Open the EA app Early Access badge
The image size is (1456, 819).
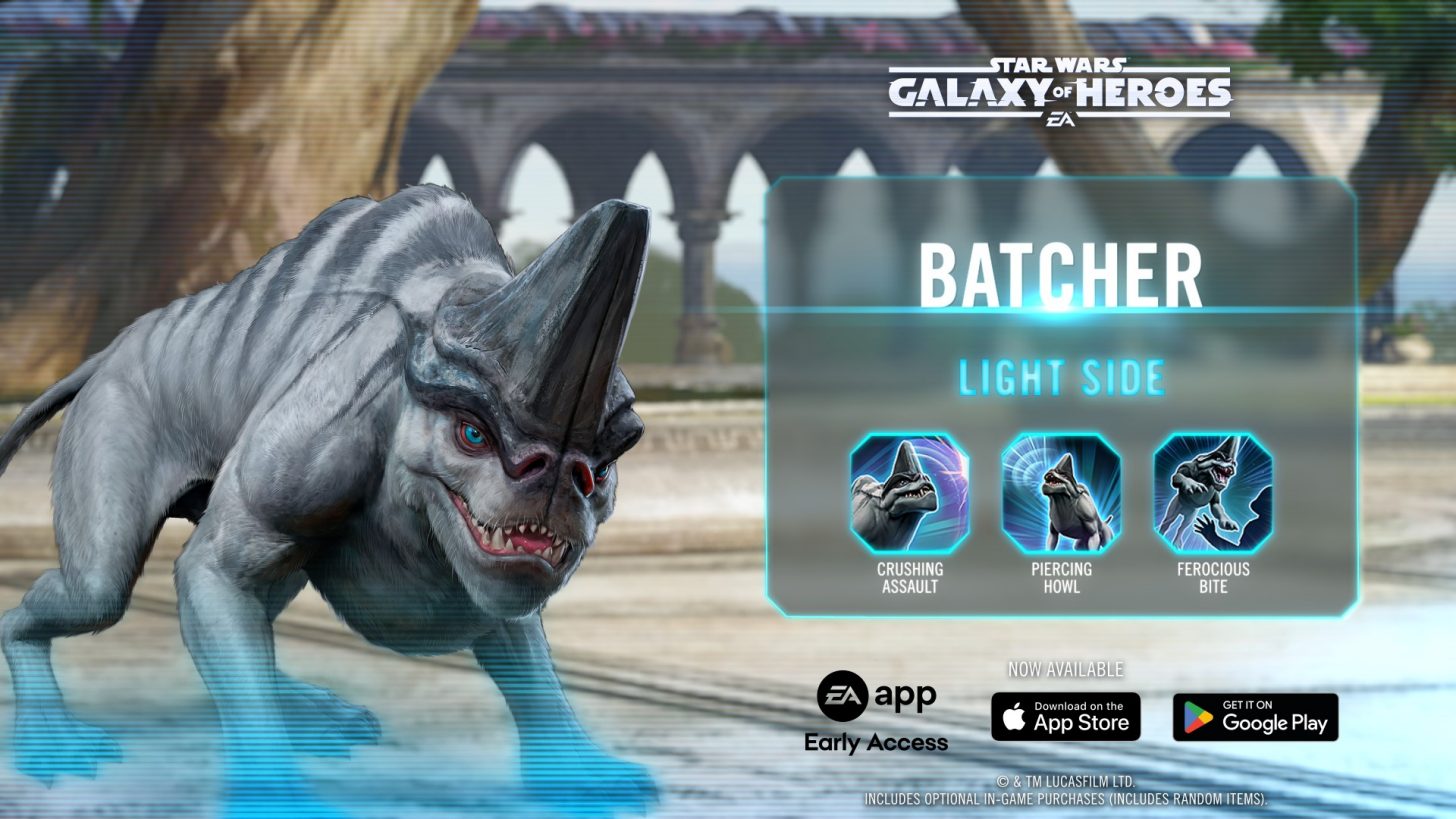point(876,712)
